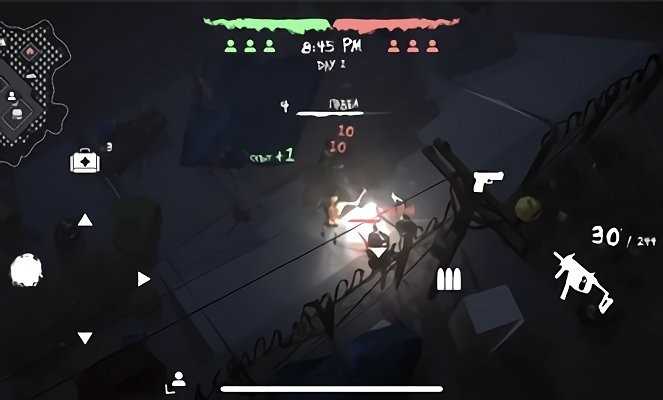Screen dimensions: 663x400
Task: Tap the right arrow movement control
Action: click(x=143, y=279)
